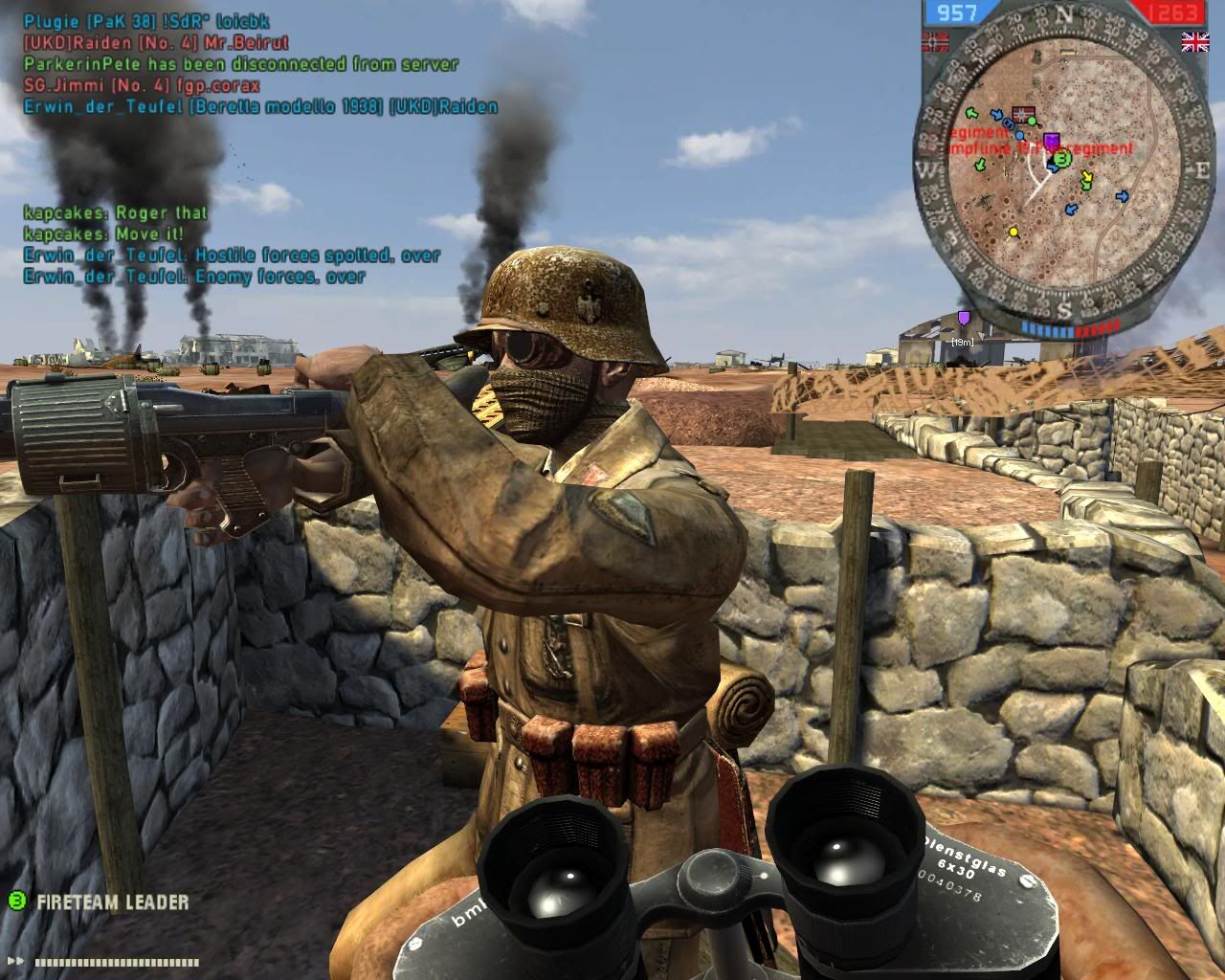Toggle the blue dot marker near the regiment label
This screenshot has width=1225, height=980.
click(1018, 136)
